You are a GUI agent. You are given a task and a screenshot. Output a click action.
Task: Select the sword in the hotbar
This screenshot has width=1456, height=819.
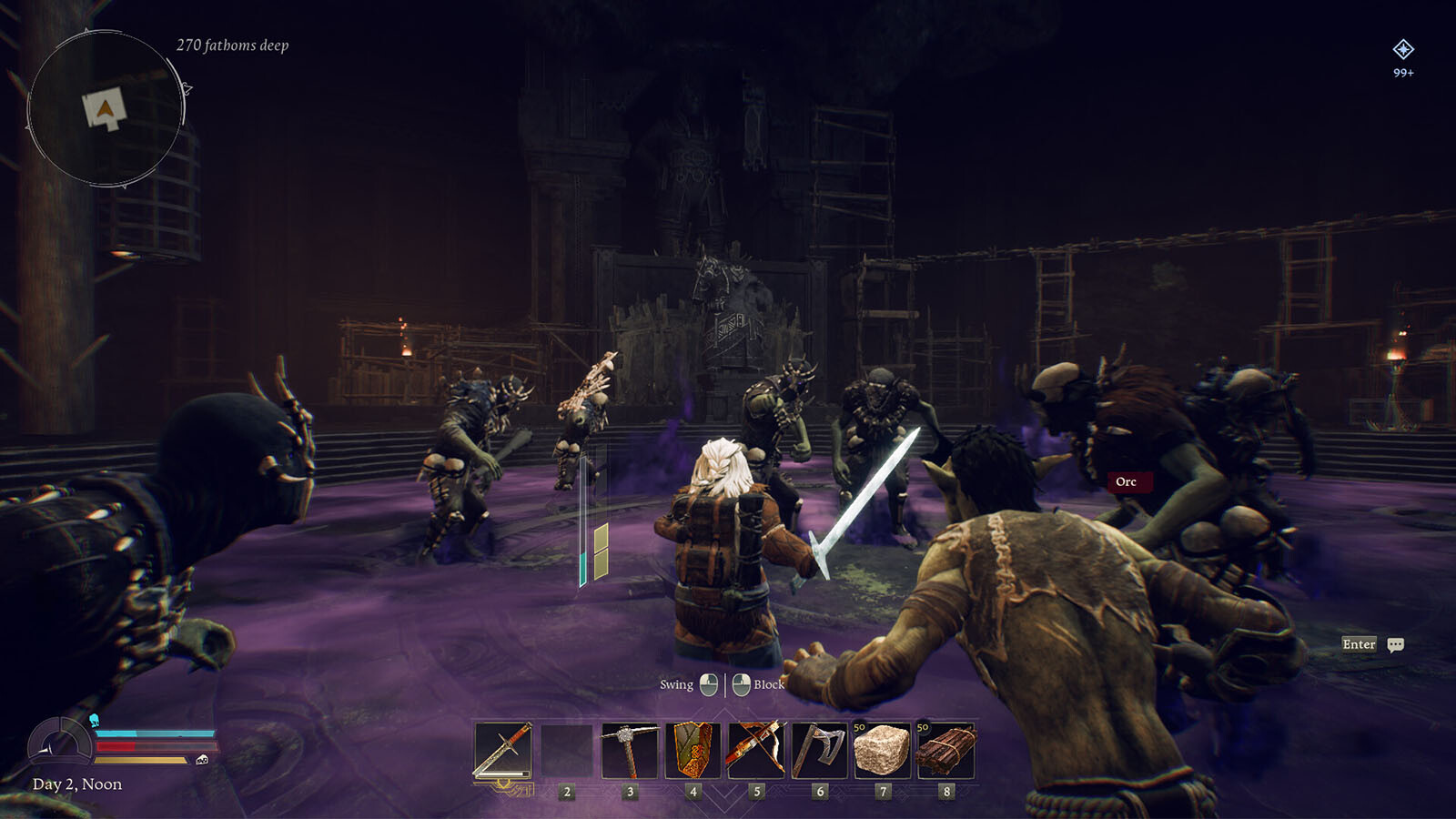503,751
